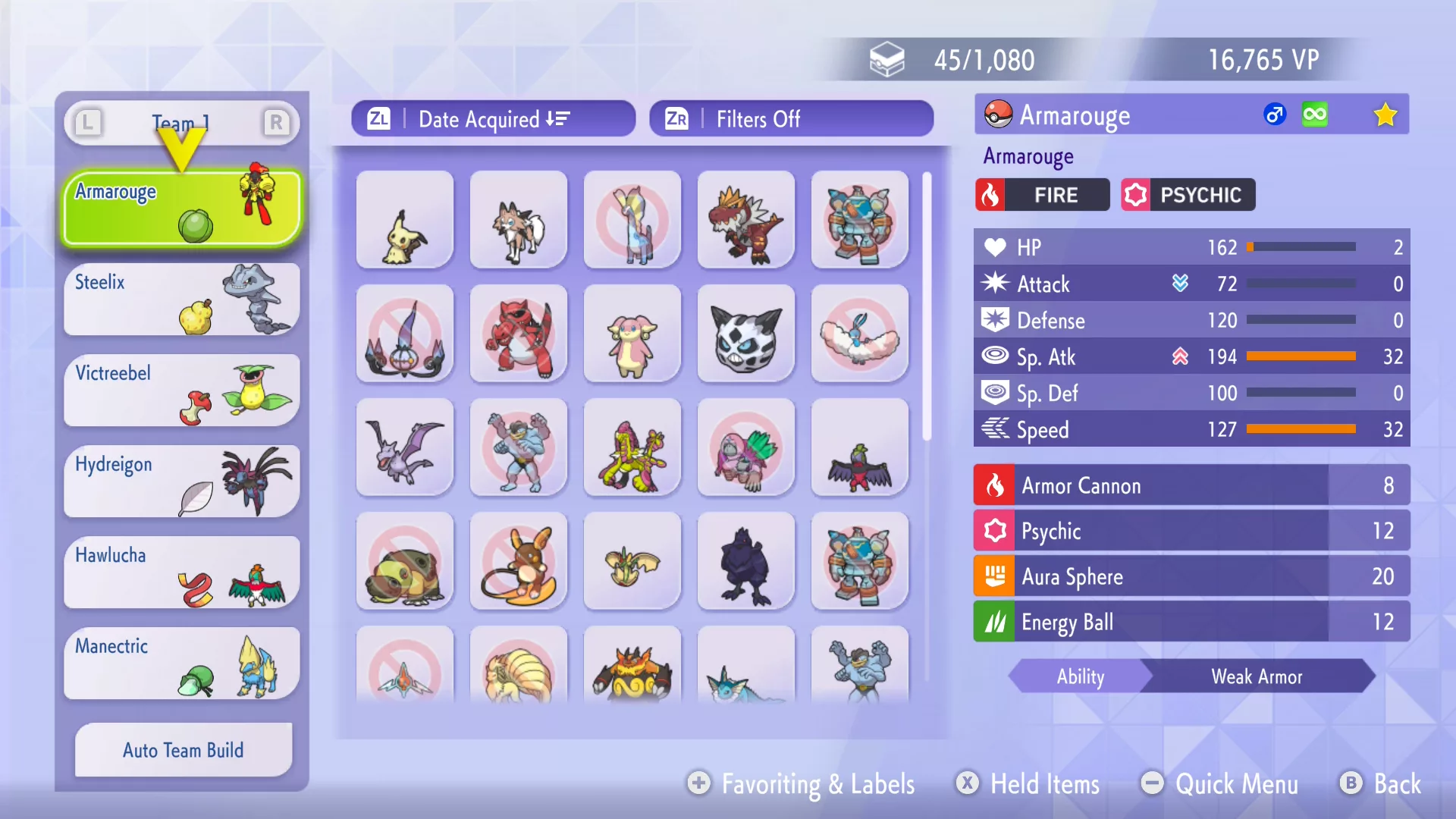
Task: Select Armarouge in the team list
Action: 182,208
